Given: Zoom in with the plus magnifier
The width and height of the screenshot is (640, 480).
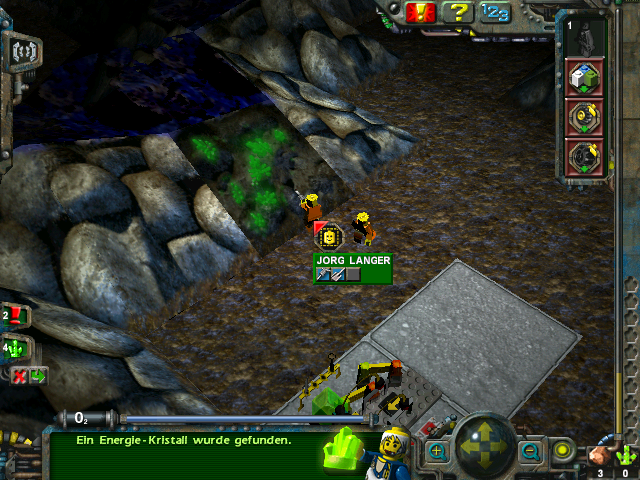Looking at the screenshot, I should [x=437, y=452].
